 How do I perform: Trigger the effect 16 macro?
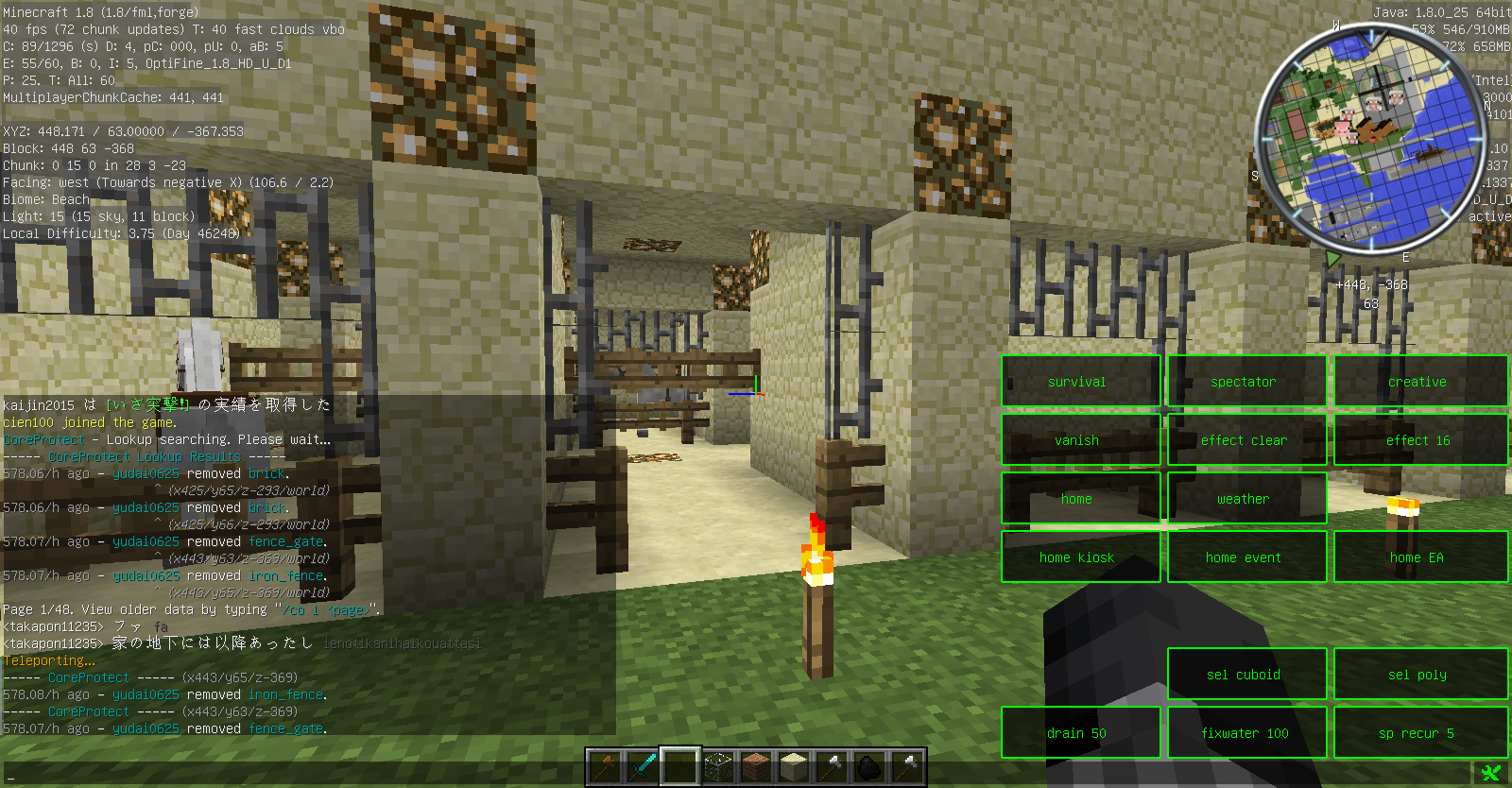[1419, 440]
